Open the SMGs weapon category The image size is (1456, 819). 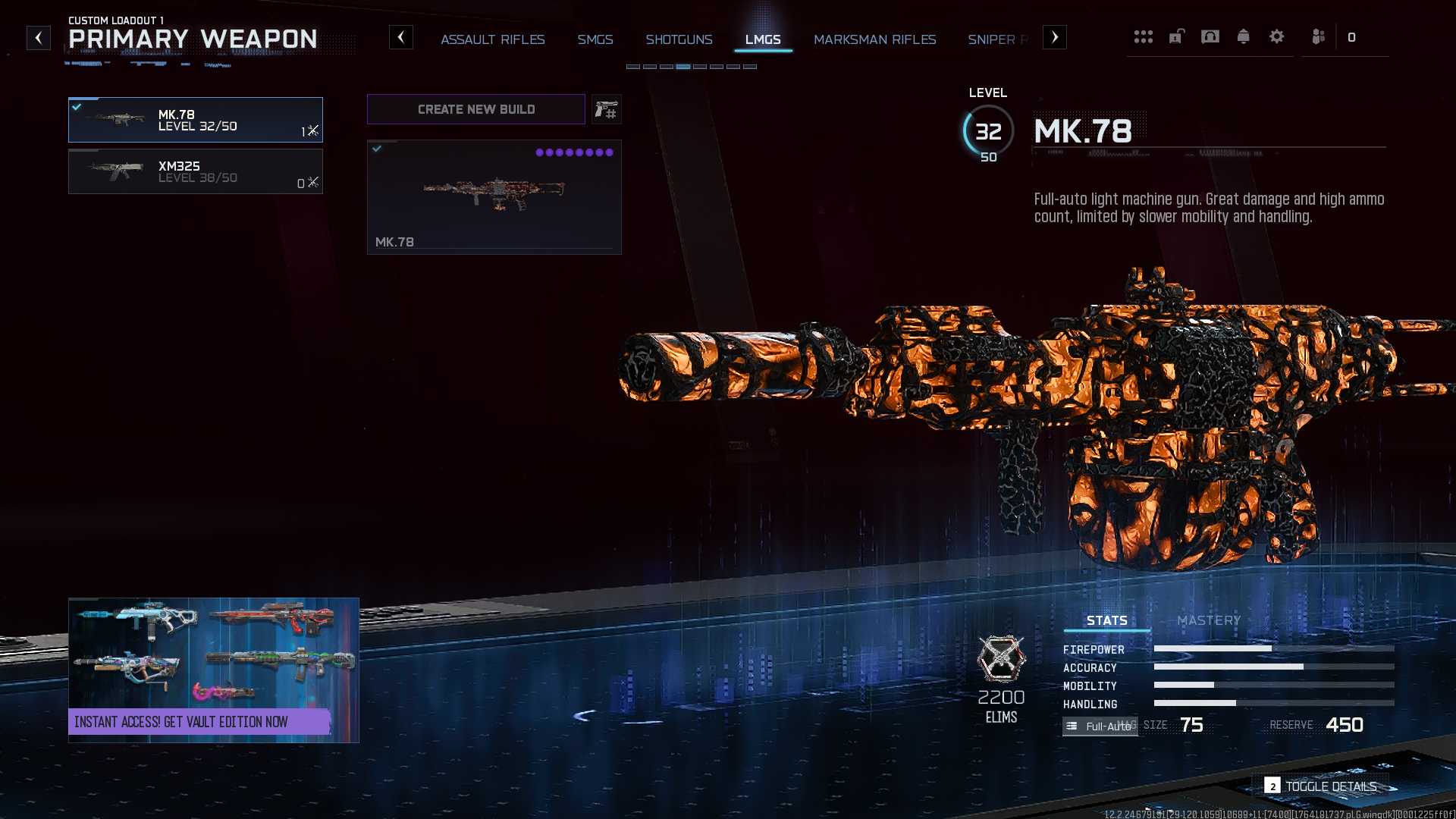[x=595, y=39]
